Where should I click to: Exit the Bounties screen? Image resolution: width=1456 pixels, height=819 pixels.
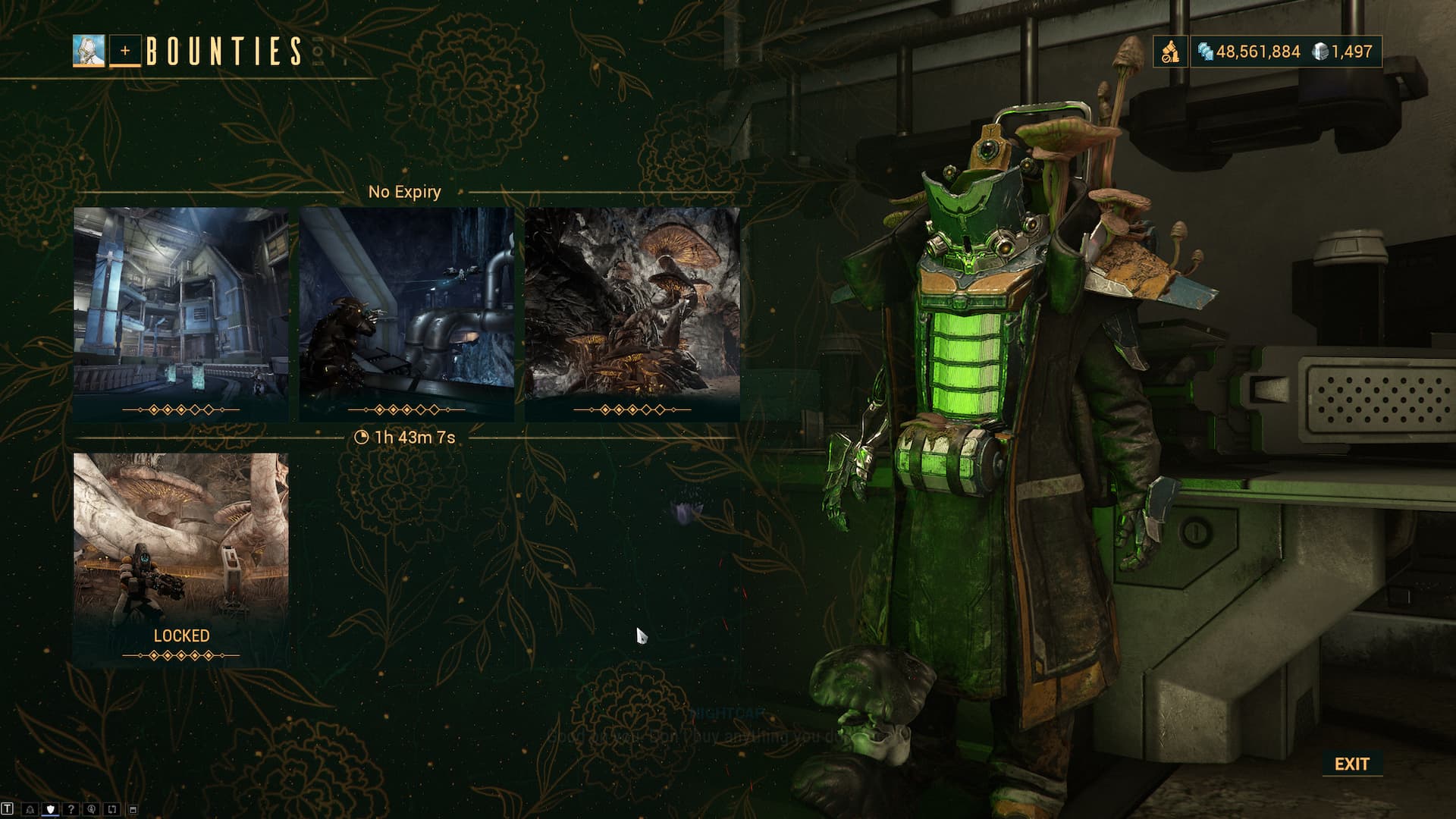tap(1351, 764)
